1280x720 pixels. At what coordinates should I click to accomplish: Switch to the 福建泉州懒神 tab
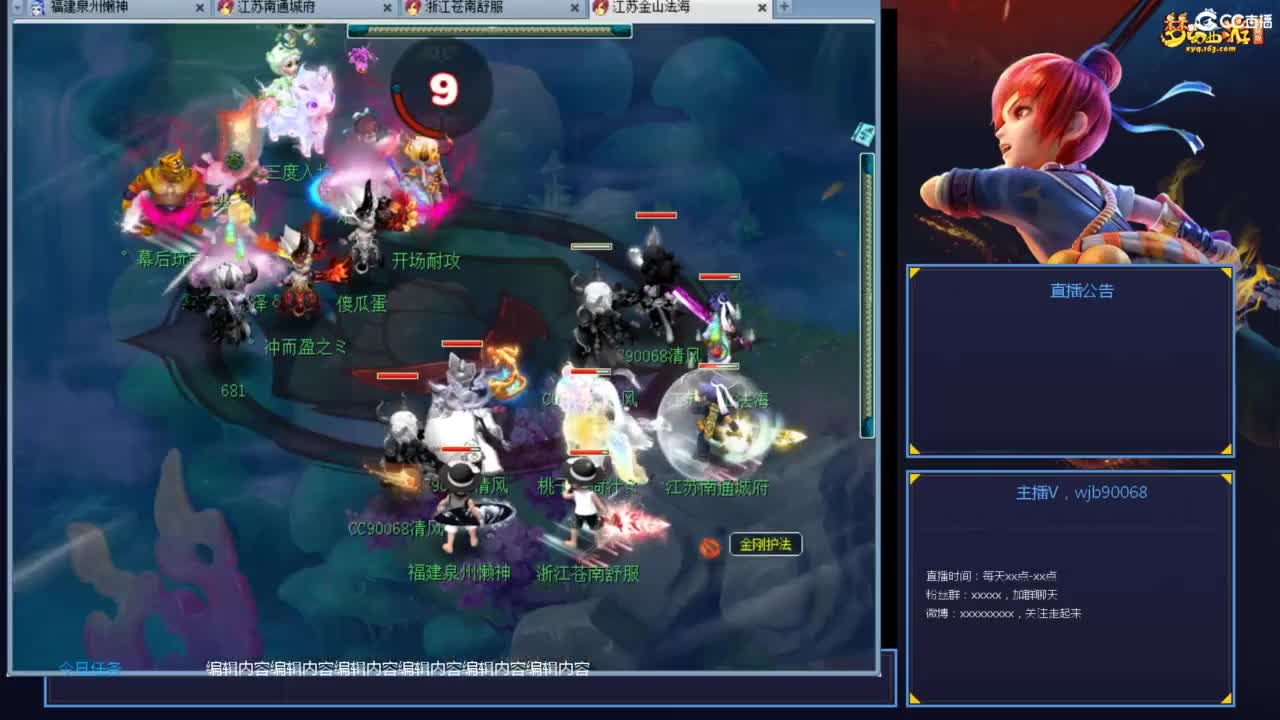pyautogui.click(x=95, y=8)
